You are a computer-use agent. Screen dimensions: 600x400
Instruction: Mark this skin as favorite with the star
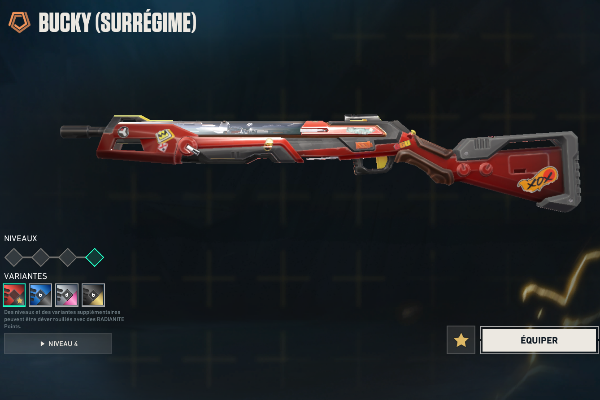point(460,340)
